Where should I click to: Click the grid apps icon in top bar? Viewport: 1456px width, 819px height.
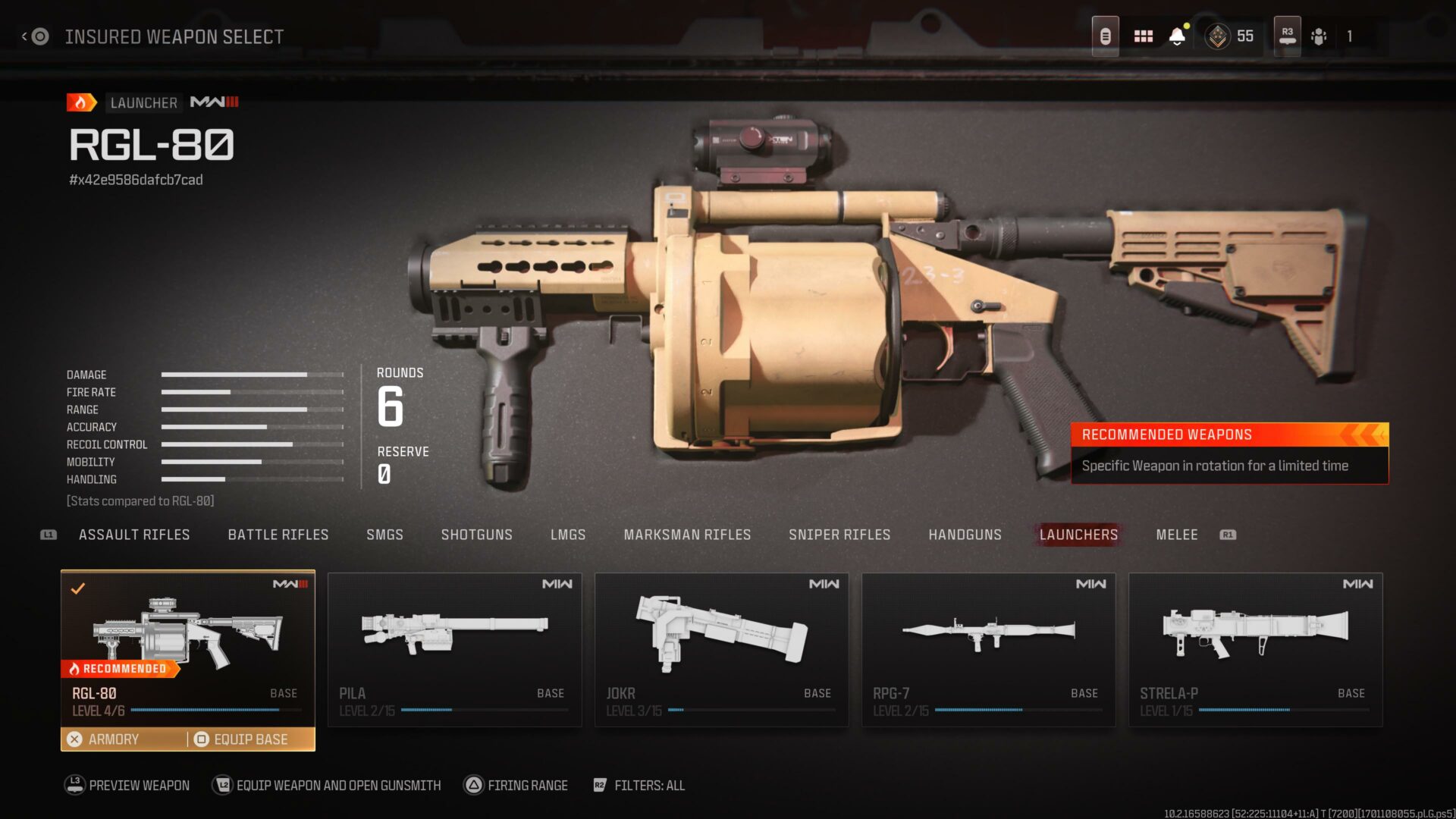tap(1143, 36)
